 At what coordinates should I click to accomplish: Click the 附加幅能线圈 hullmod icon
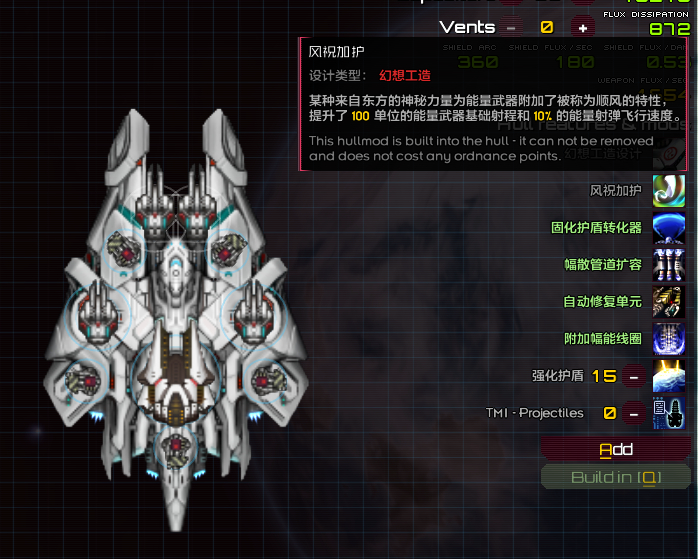coord(668,339)
